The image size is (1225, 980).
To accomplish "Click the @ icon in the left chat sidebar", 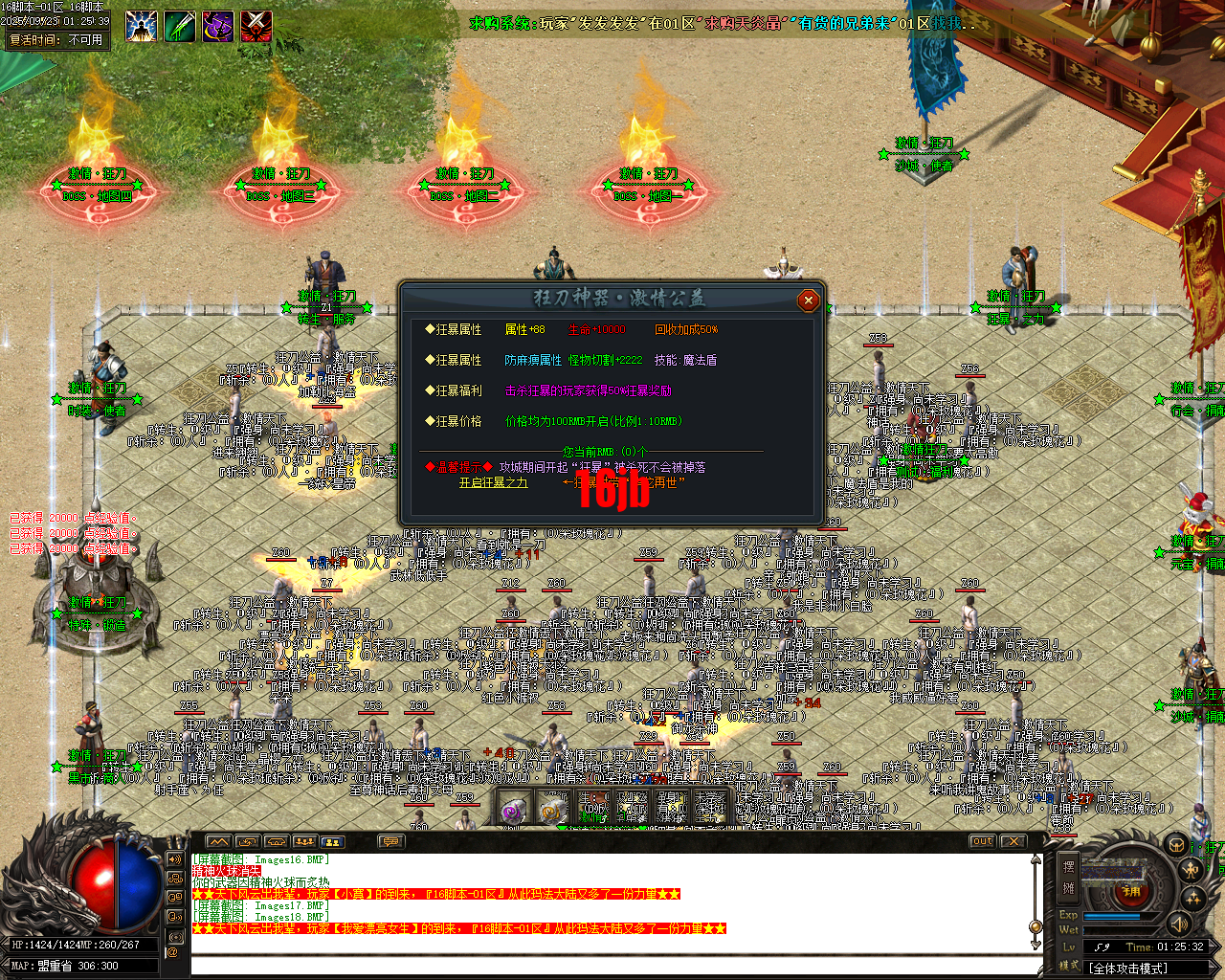I will (173, 953).
